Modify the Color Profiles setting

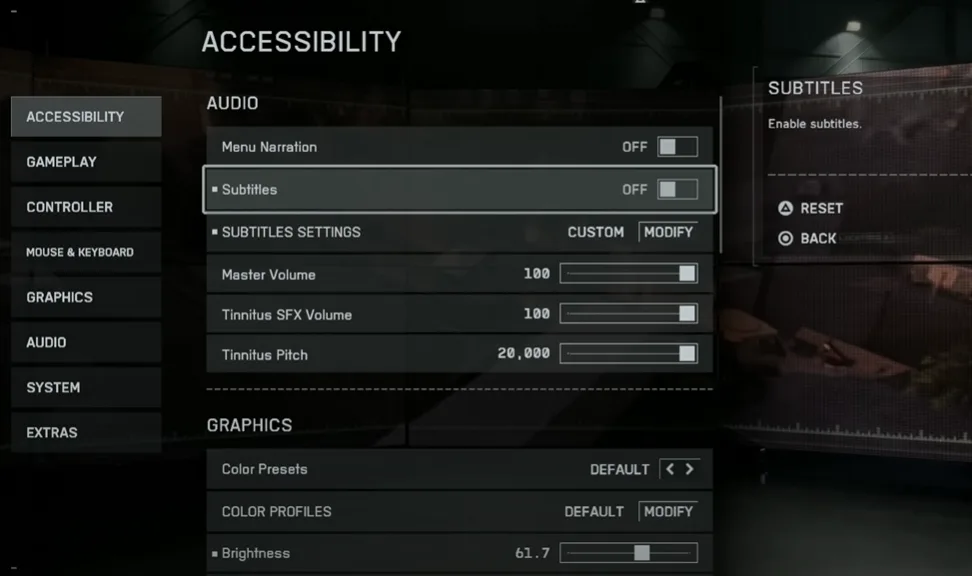pos(668,511)
